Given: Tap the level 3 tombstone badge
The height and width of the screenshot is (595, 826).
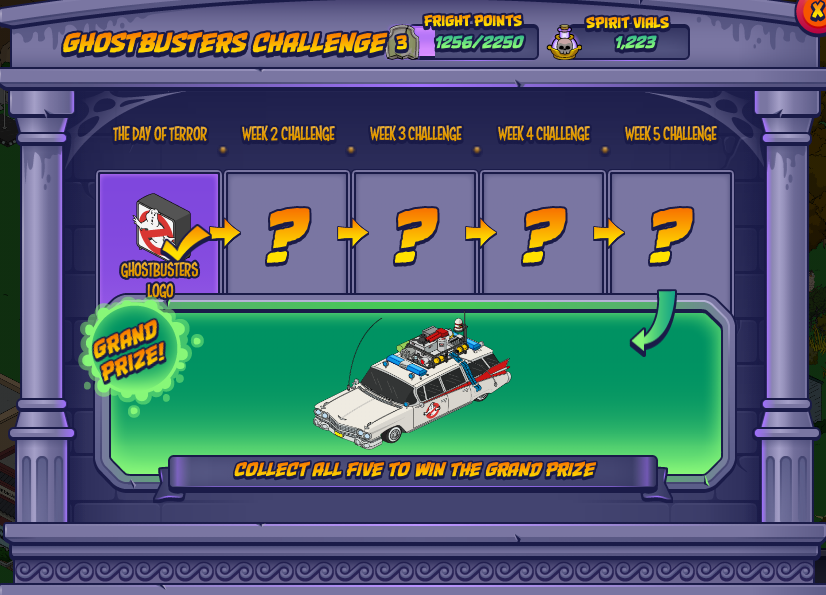Looking at the screenshot, I should [x=401, y=43].
